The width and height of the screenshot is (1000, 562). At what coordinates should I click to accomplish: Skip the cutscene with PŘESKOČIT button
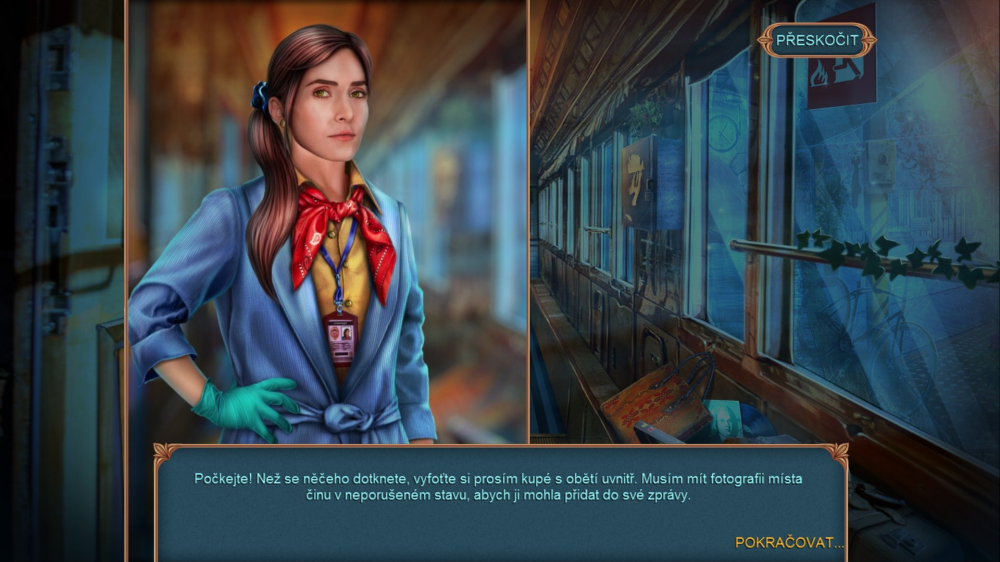[816, 40]
